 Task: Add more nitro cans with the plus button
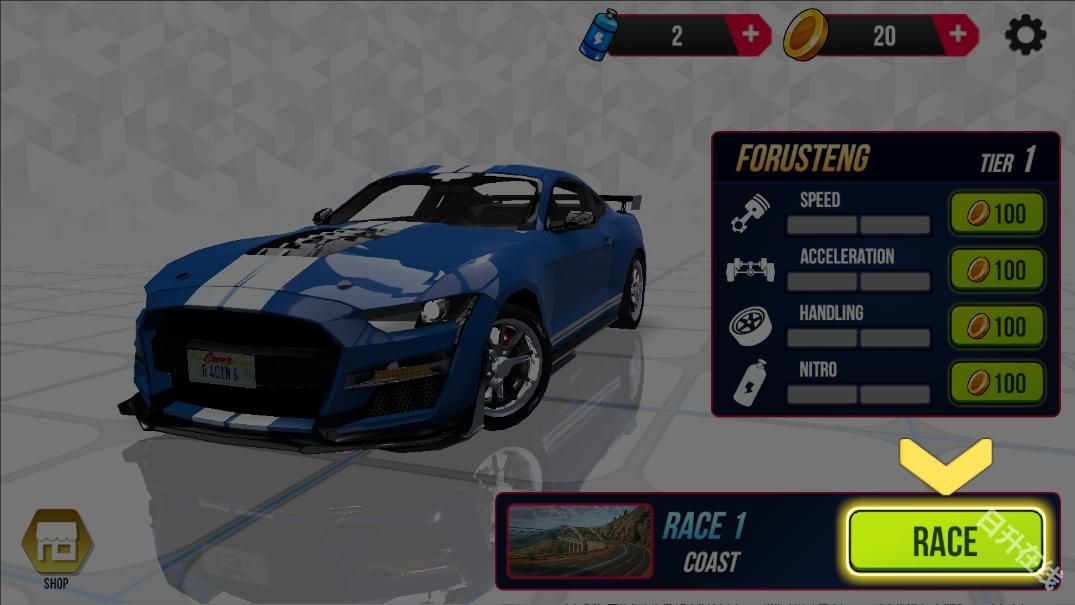[x=750, y=36]
